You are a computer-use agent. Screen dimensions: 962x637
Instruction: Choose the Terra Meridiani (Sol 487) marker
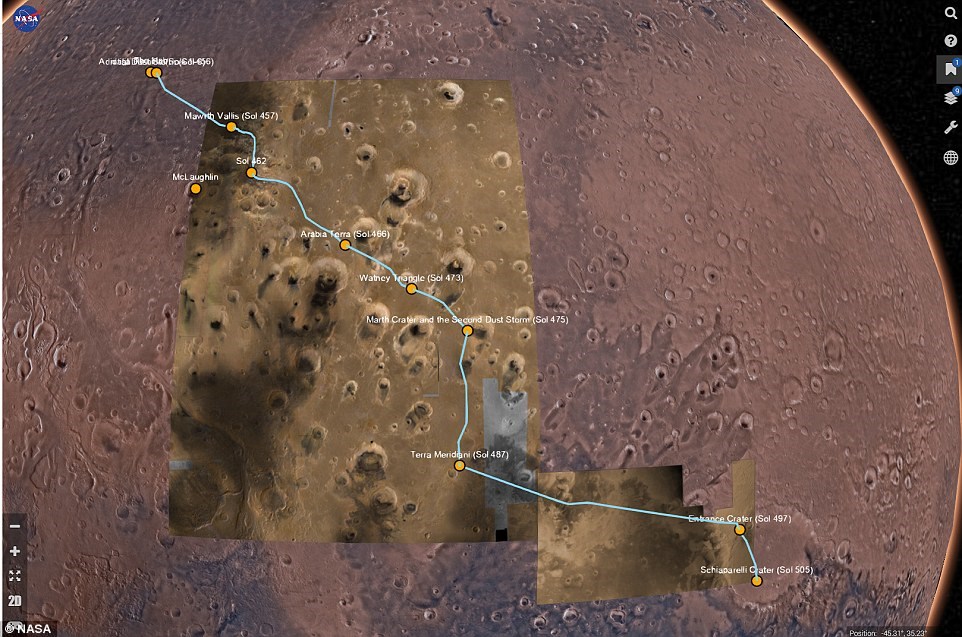tap(459, 466)
